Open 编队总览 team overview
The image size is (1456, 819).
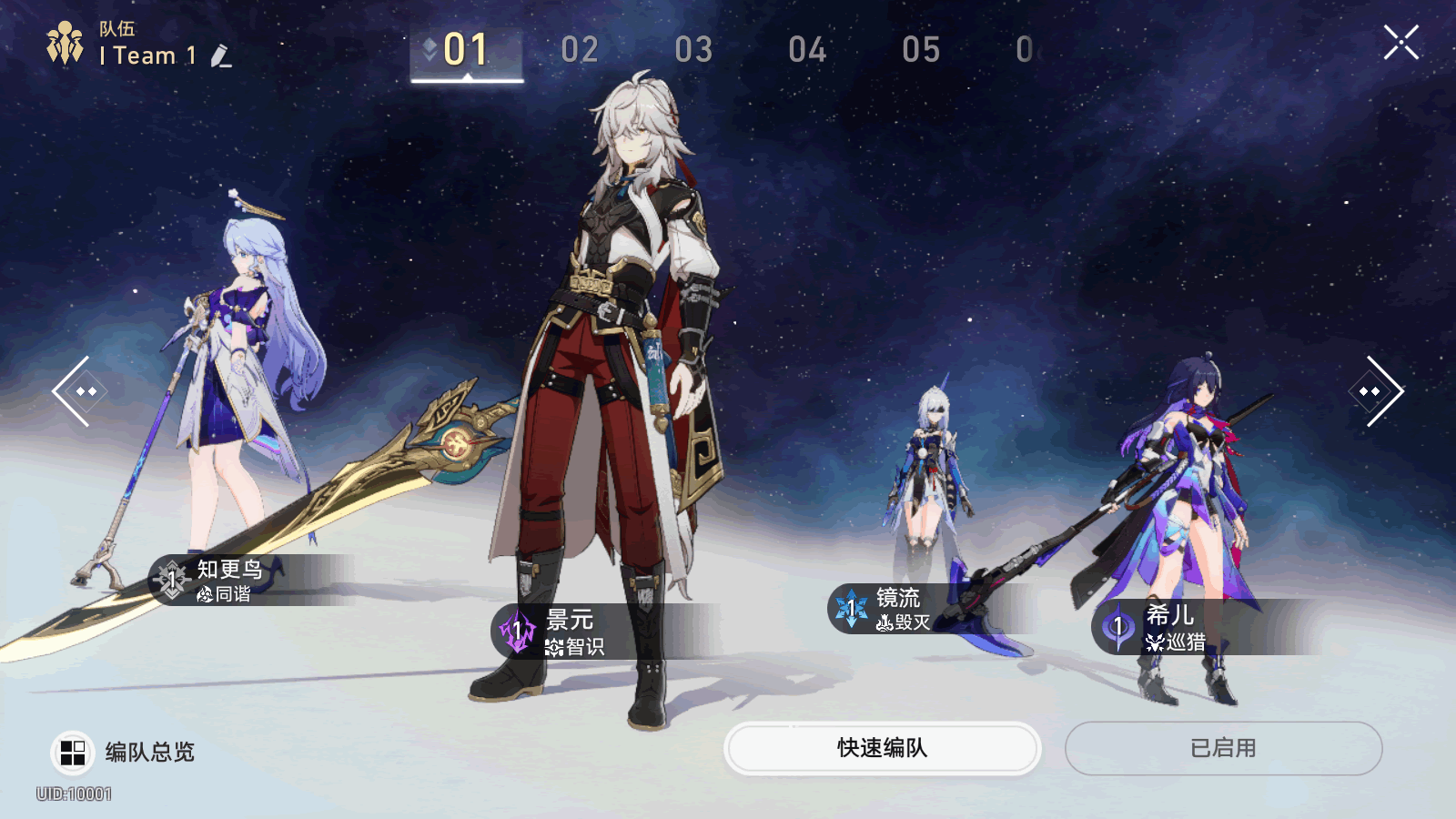pyautogui.click(x=123, y=753)
